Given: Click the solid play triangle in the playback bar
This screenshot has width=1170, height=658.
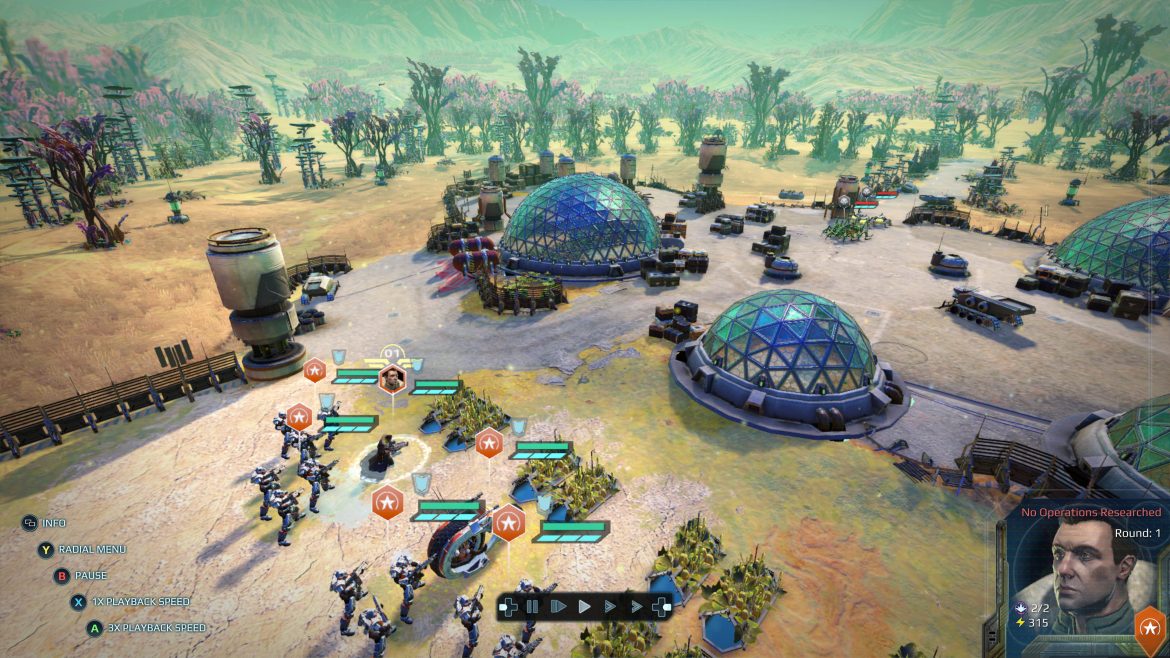Looking at the screenshot, I should (584, 606).
